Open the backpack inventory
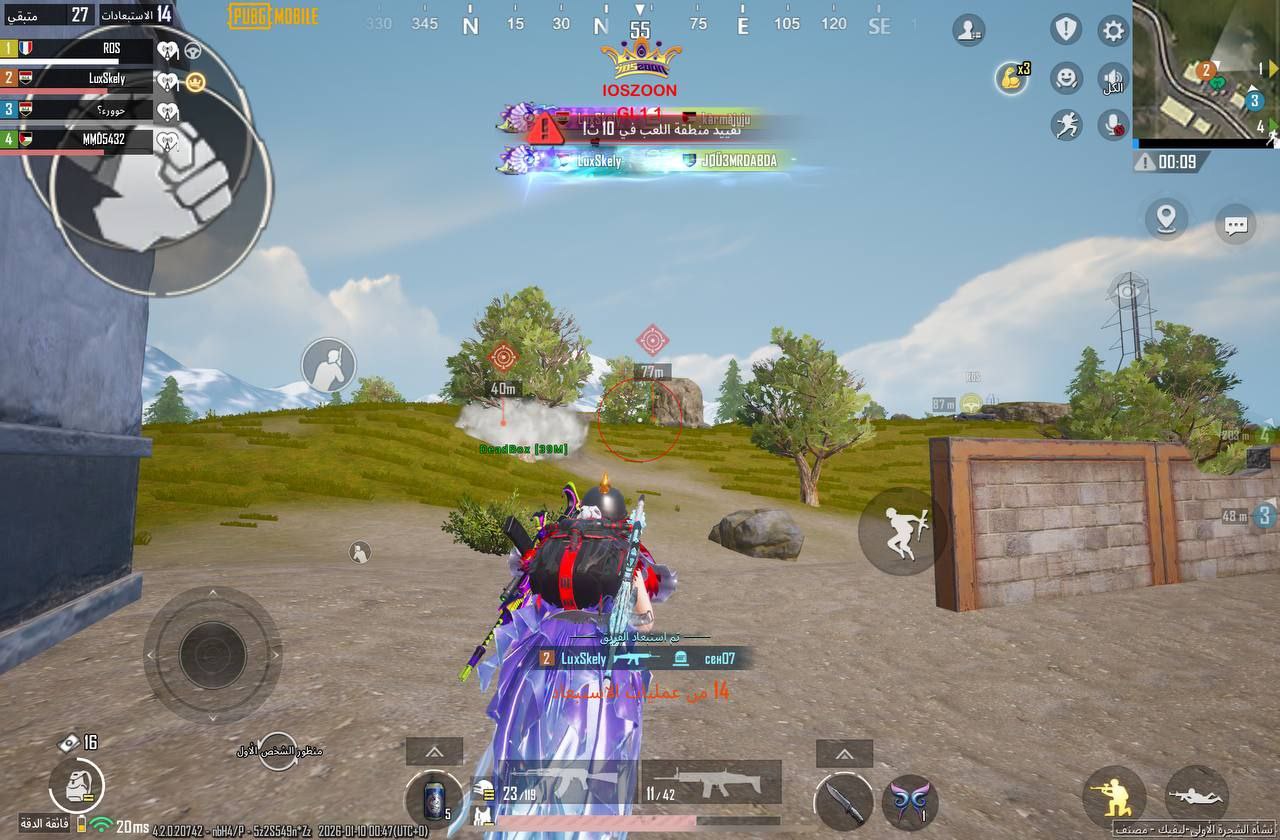This screenshot has height=840, width=1280. pos(76,787)
